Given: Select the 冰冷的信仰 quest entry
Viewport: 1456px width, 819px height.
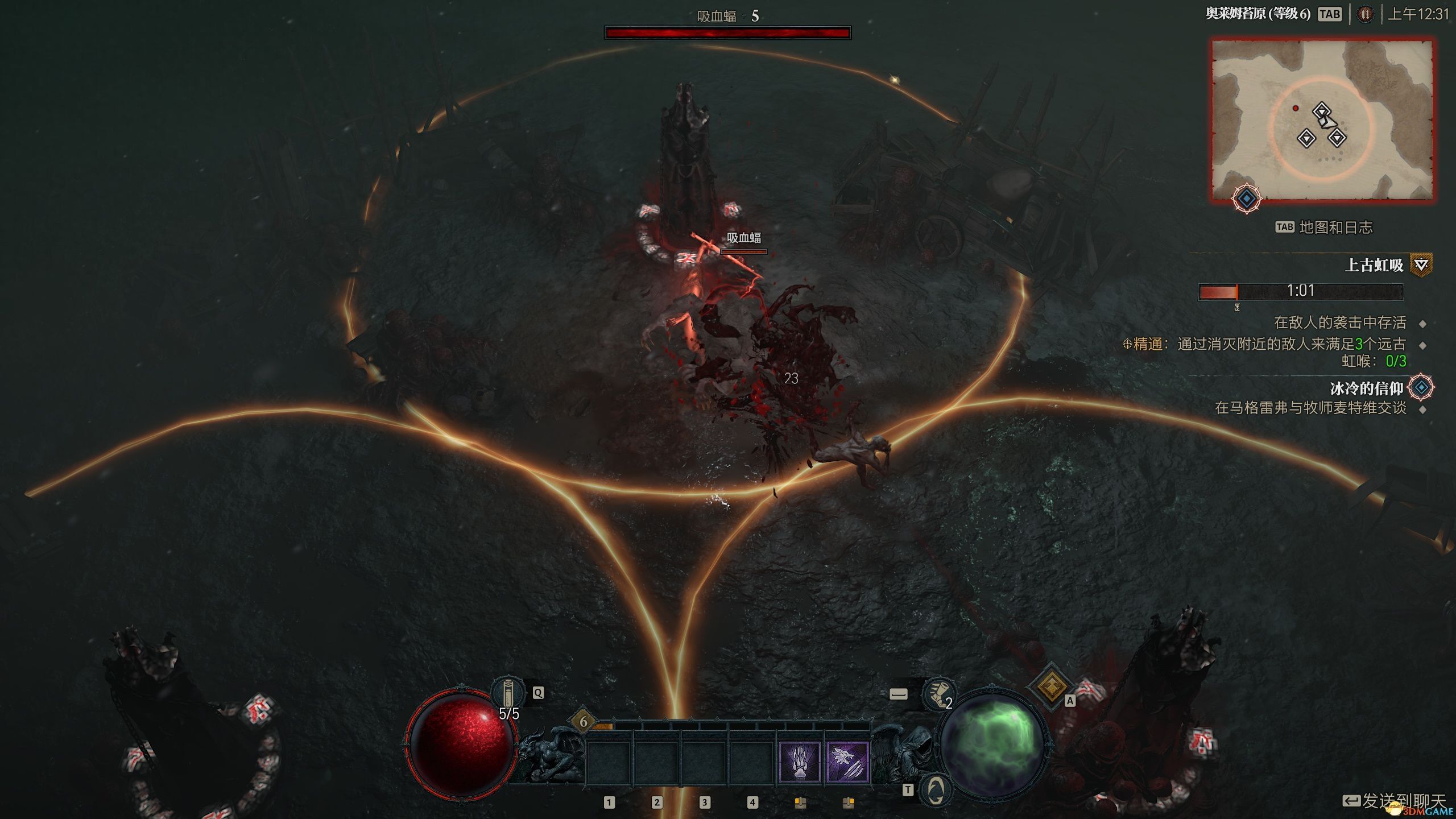Looking at the screenshot, I should 1366,388.
